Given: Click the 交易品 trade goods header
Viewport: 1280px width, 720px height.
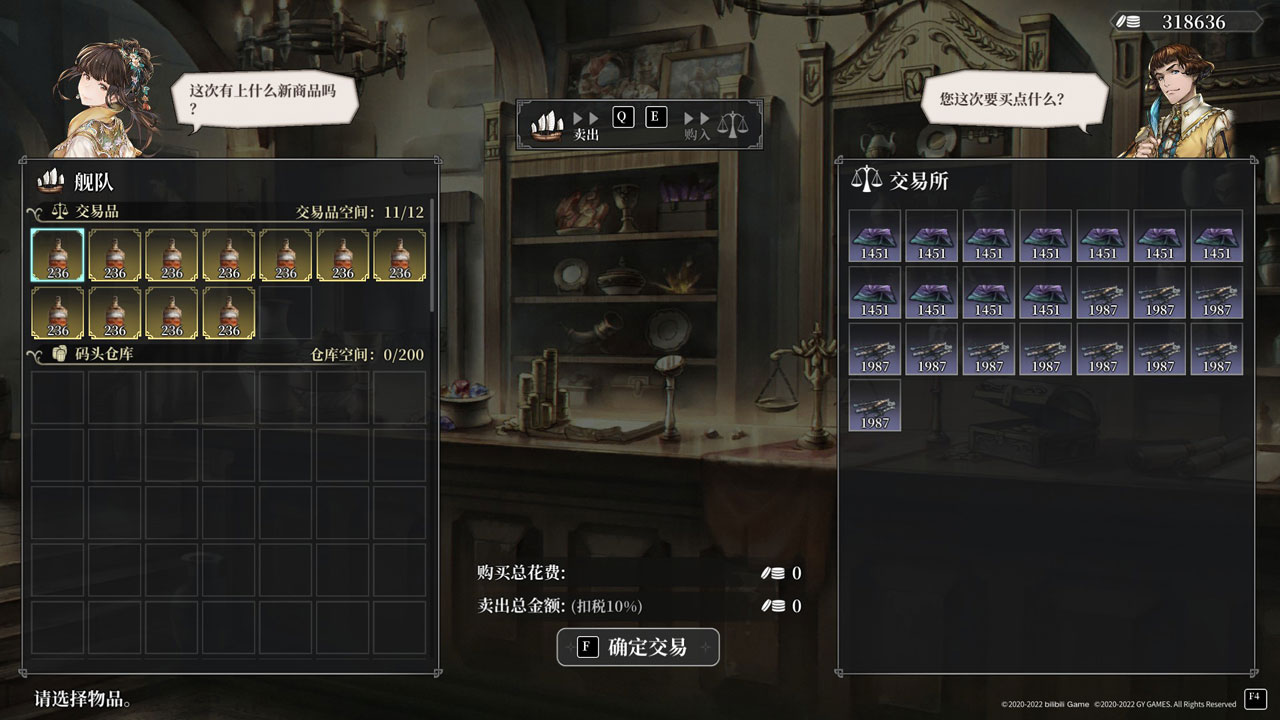Looking at the screenshot, I should [97, 212].
